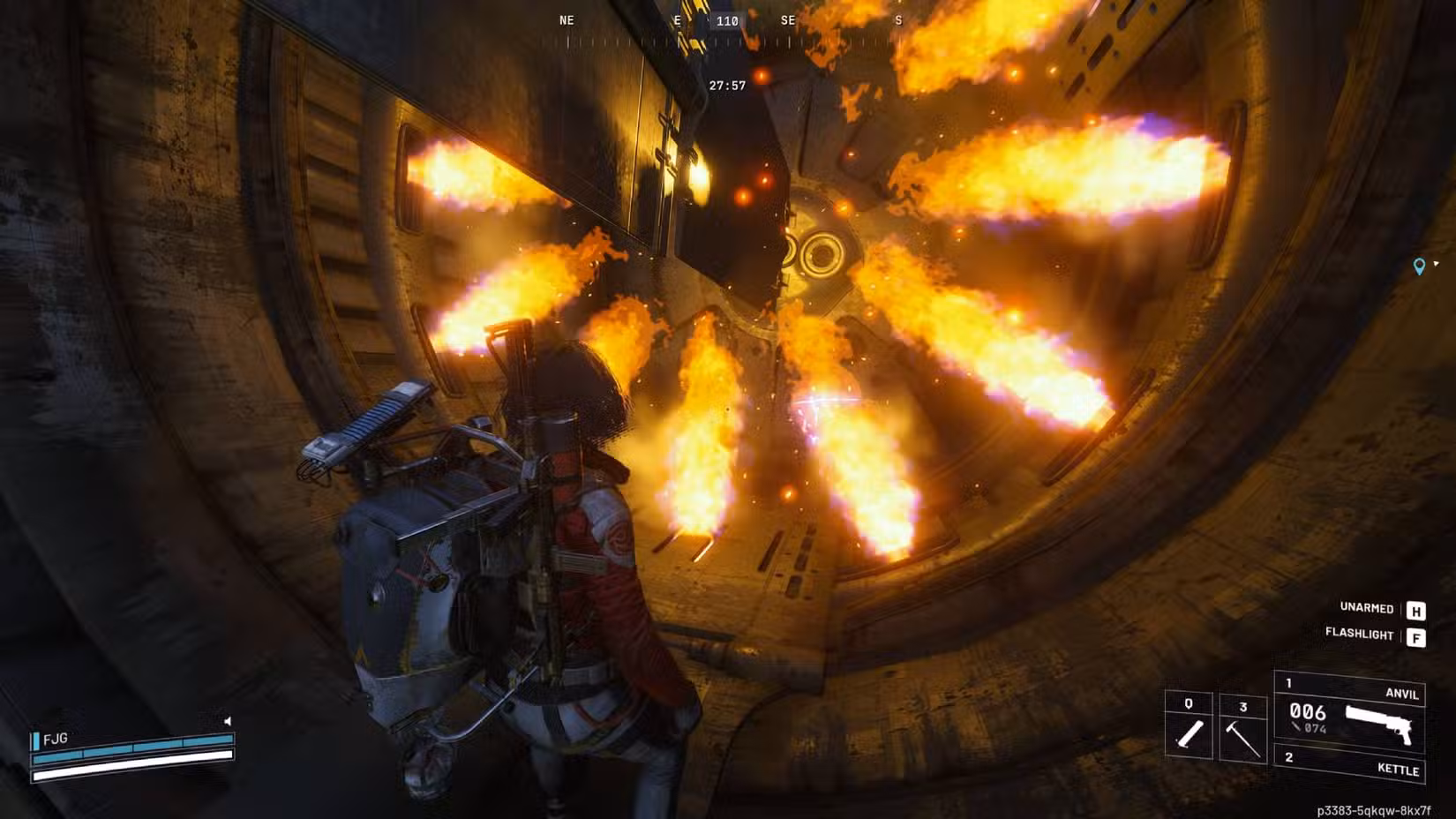Click the mission timer showing 27:57

click(x=726, y=84)
